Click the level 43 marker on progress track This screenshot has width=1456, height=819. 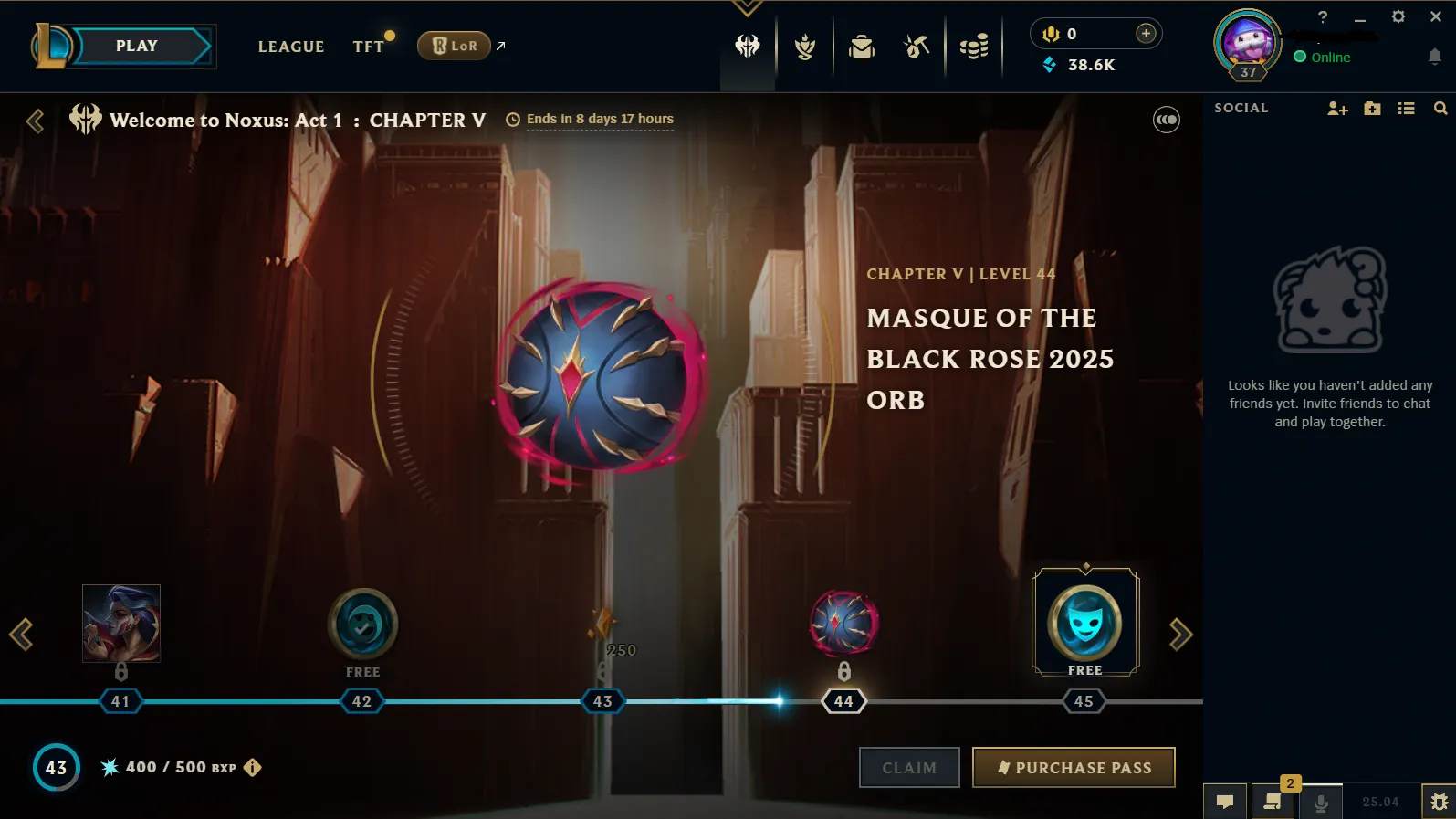pyautogui.click(x=602, y=701)
